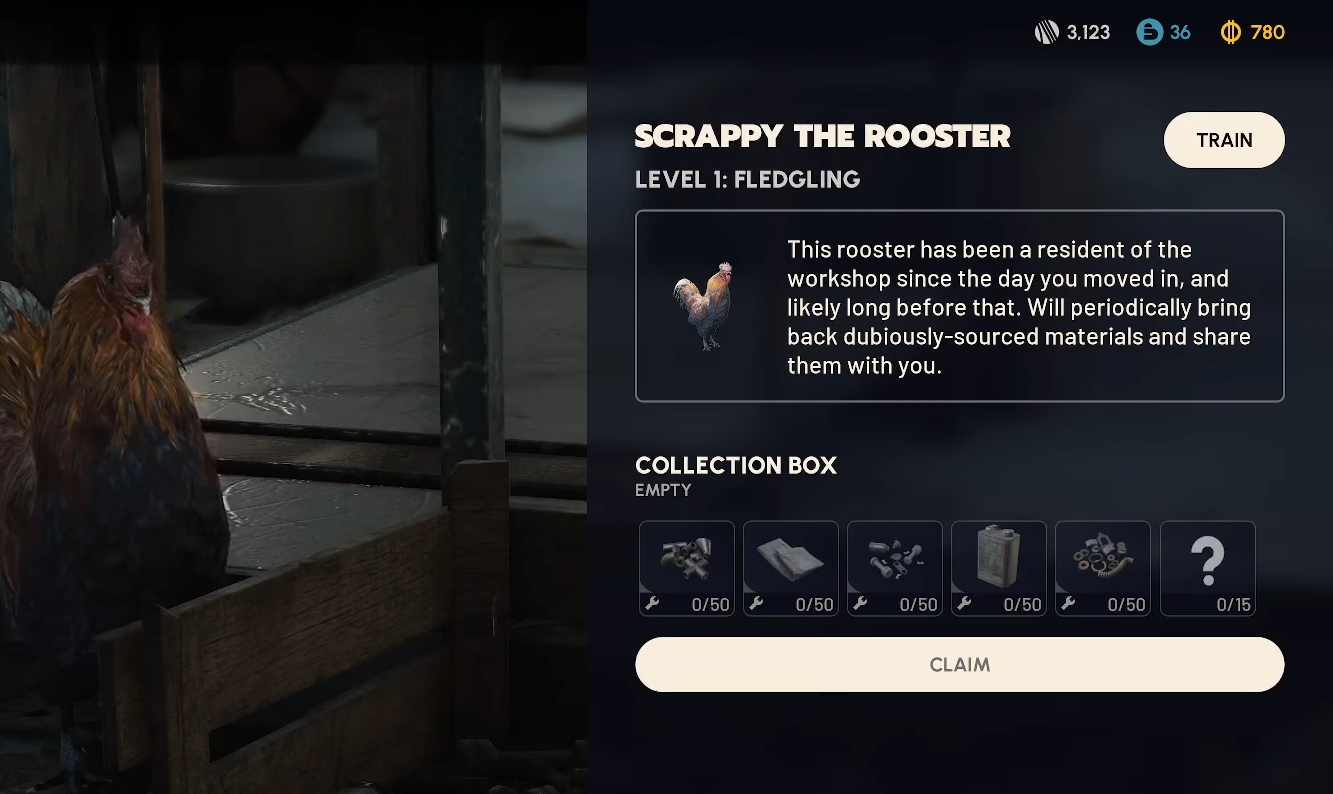Choose the bolts and screws slot
Screen dimensions: 1333x794
tap(895, 568)
